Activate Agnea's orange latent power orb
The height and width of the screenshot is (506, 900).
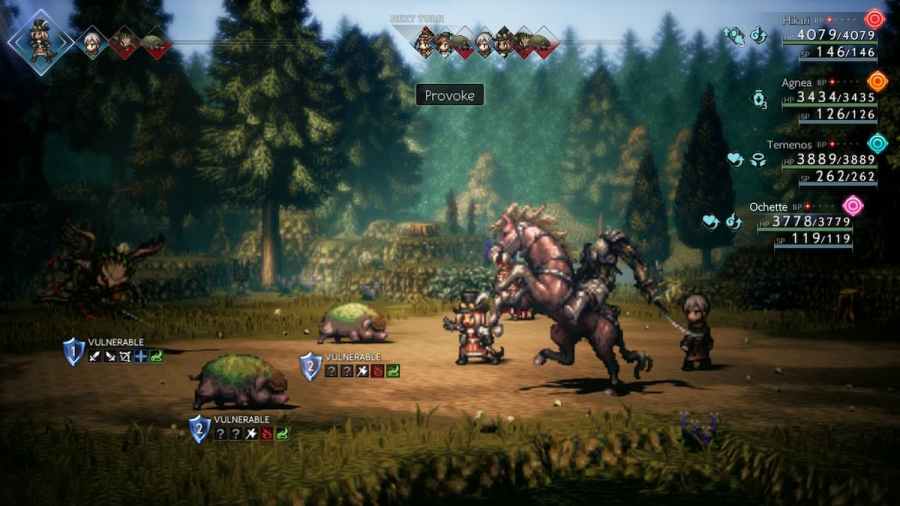click(x=877, y=81)
